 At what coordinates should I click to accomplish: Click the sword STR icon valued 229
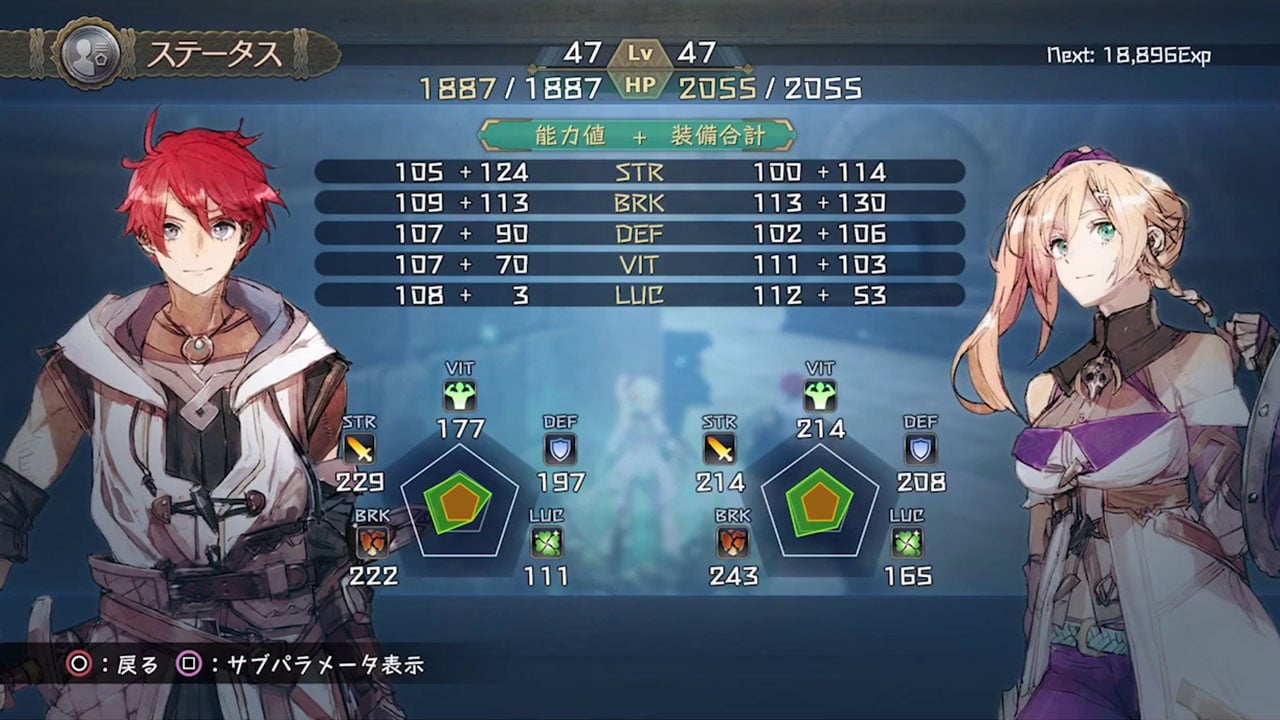pos(358,449)
